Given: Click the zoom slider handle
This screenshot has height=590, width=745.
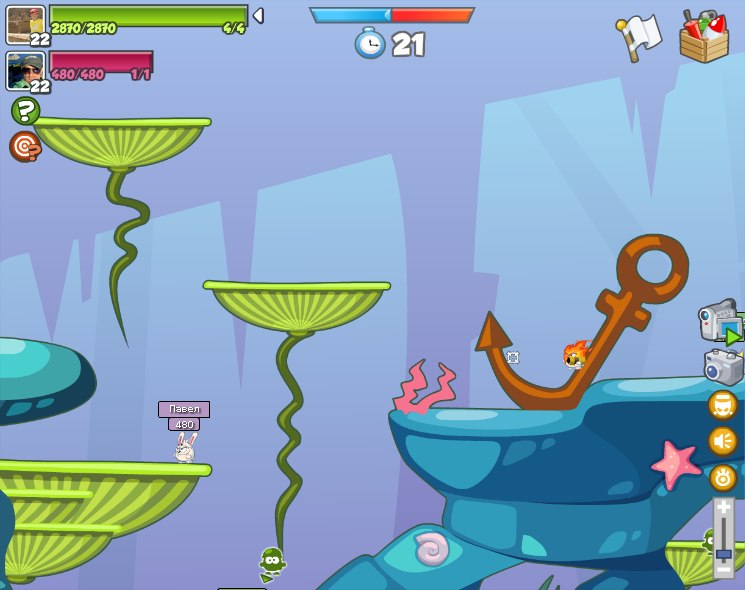Looking at the screenshot, I should point(723,553).
